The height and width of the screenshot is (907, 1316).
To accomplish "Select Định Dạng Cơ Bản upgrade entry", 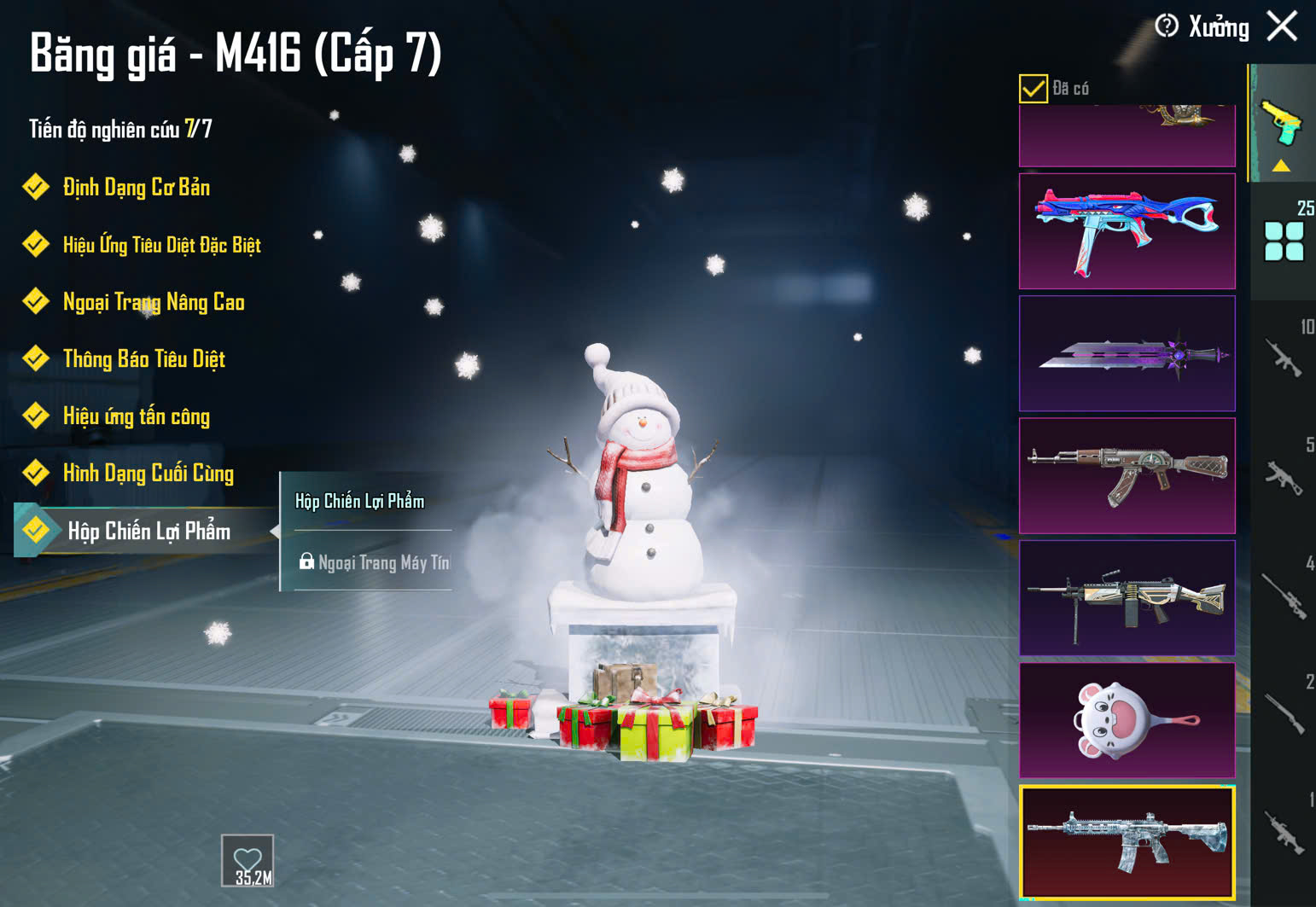I will tap(136, 188).
